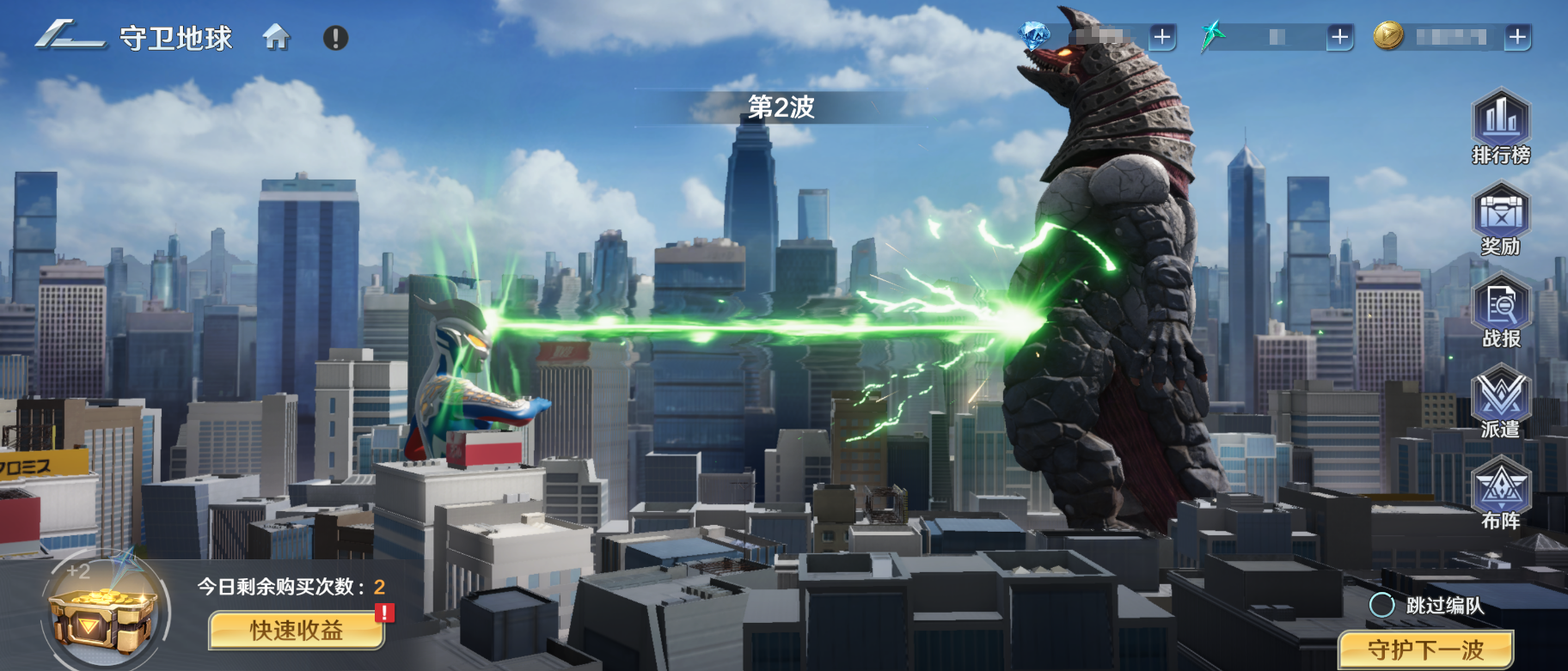The image size is (1568, 671).
Task: Open the 奖励 rewards panel
Action: coord(1501,219)
